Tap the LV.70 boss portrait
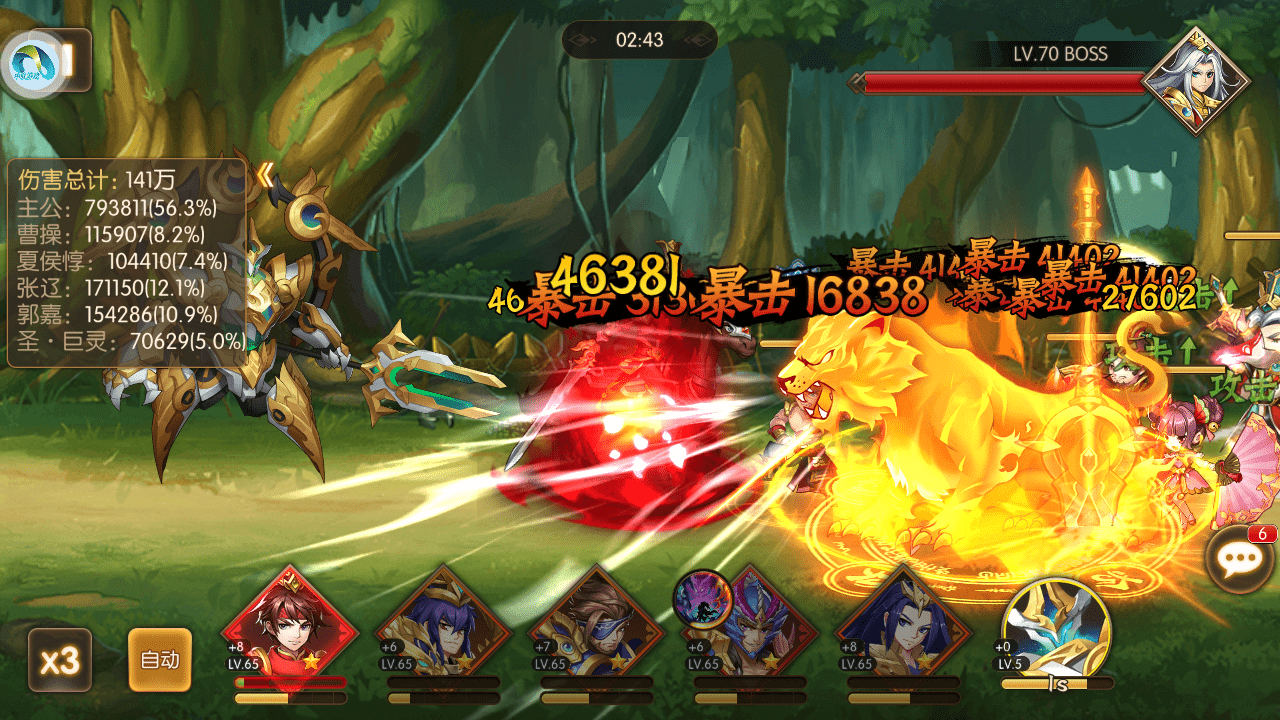 (x=1196, y=82)
